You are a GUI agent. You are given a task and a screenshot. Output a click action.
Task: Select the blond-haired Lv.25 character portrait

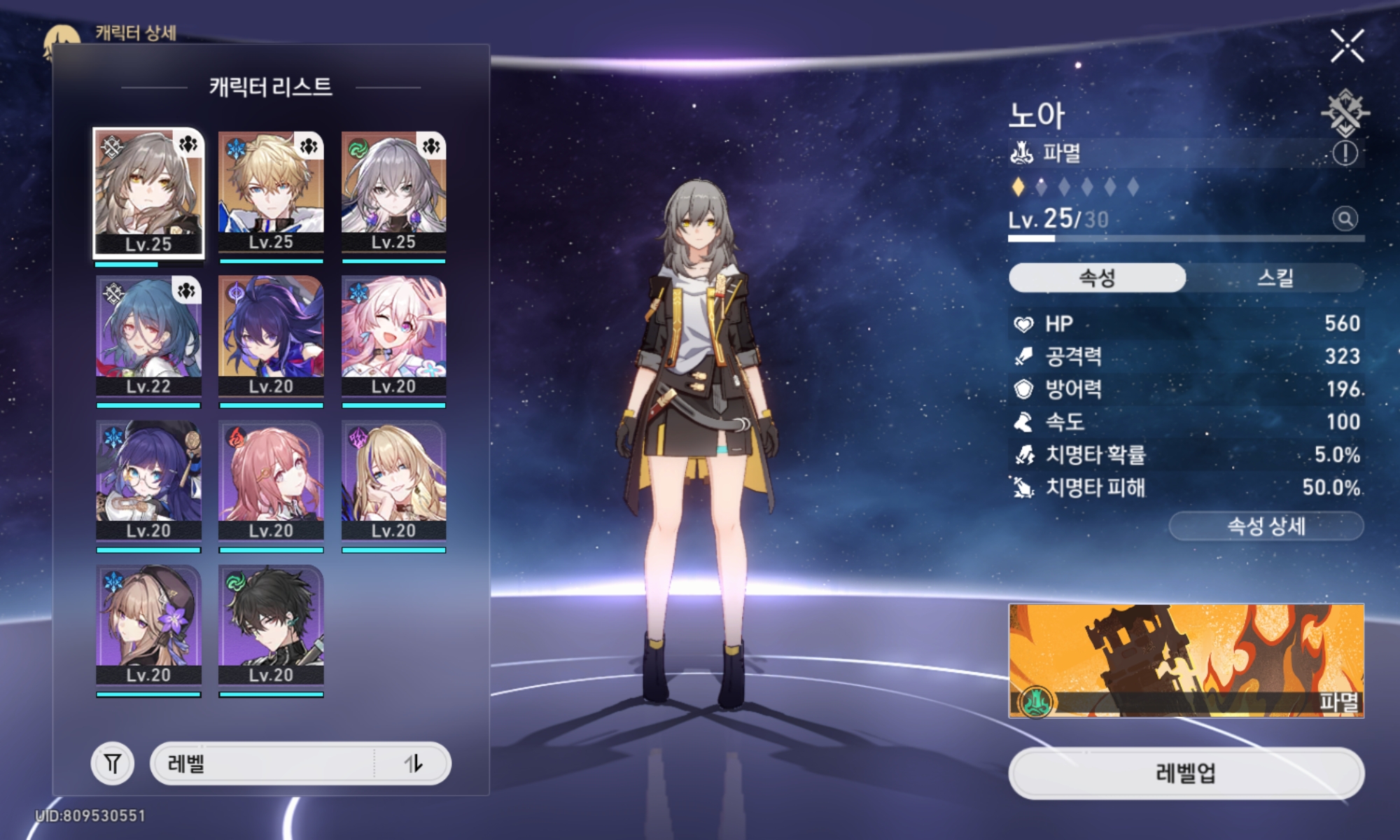tap(271, 192)
